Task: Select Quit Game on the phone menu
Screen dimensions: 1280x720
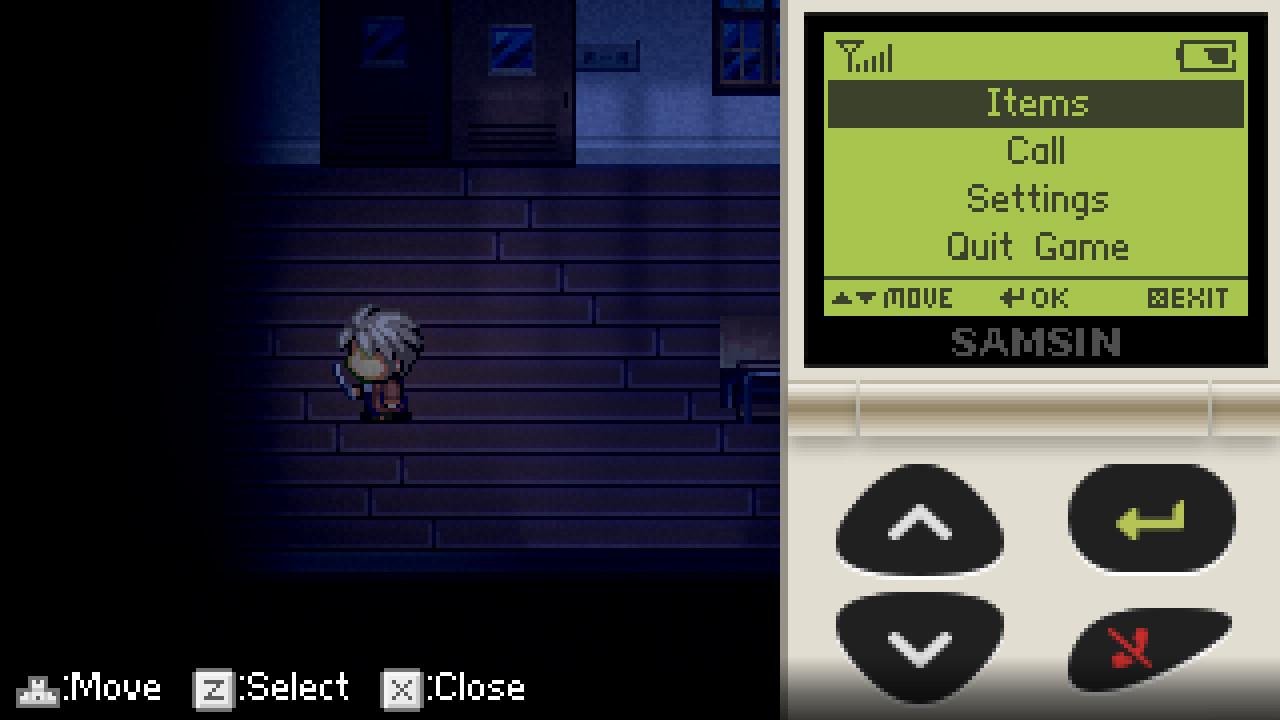Action: 1037,247
